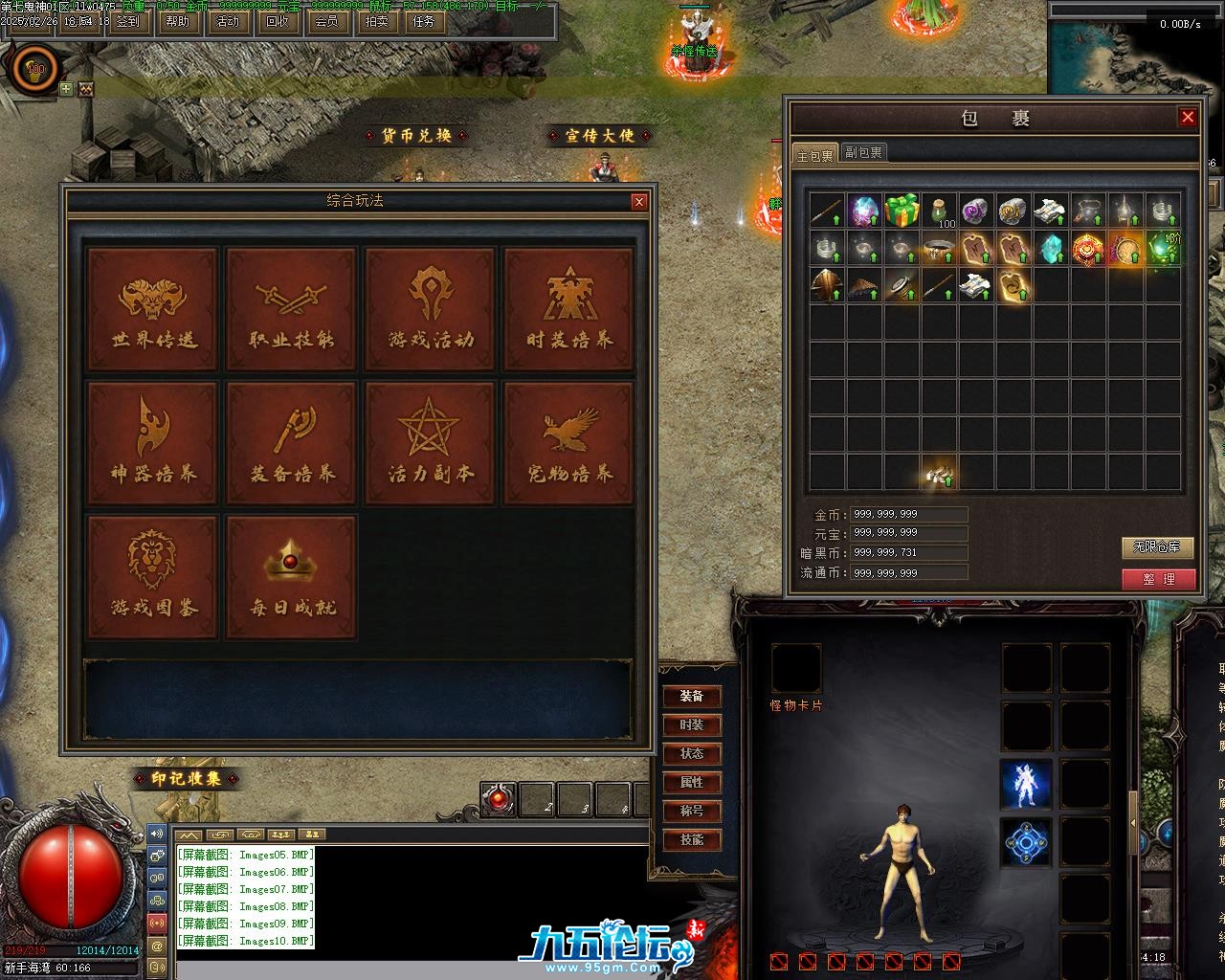Choose the 时装培养 costume upgrade tile
Image resolution: width=1225 pixels, height=980 pixels.
pos(568,309)
